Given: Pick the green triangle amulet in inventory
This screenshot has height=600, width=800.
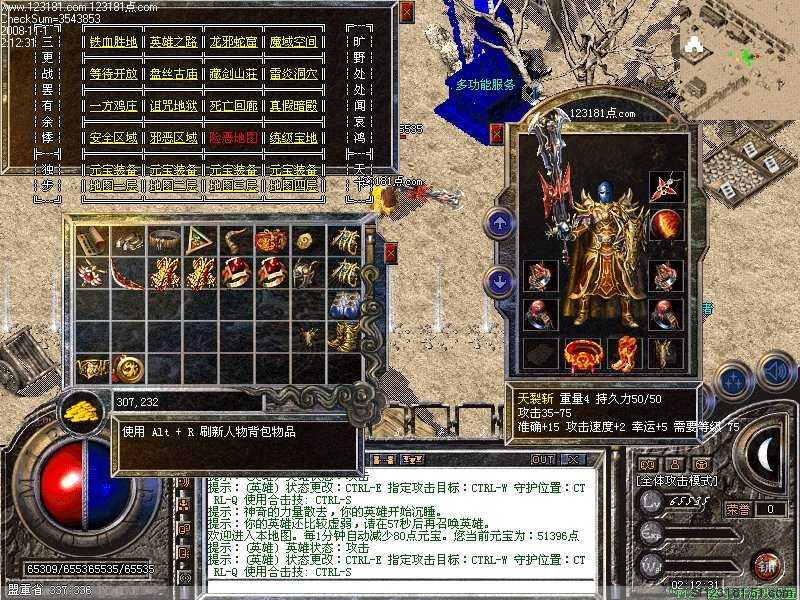Looking at the screenshot, I should (200, 240).
